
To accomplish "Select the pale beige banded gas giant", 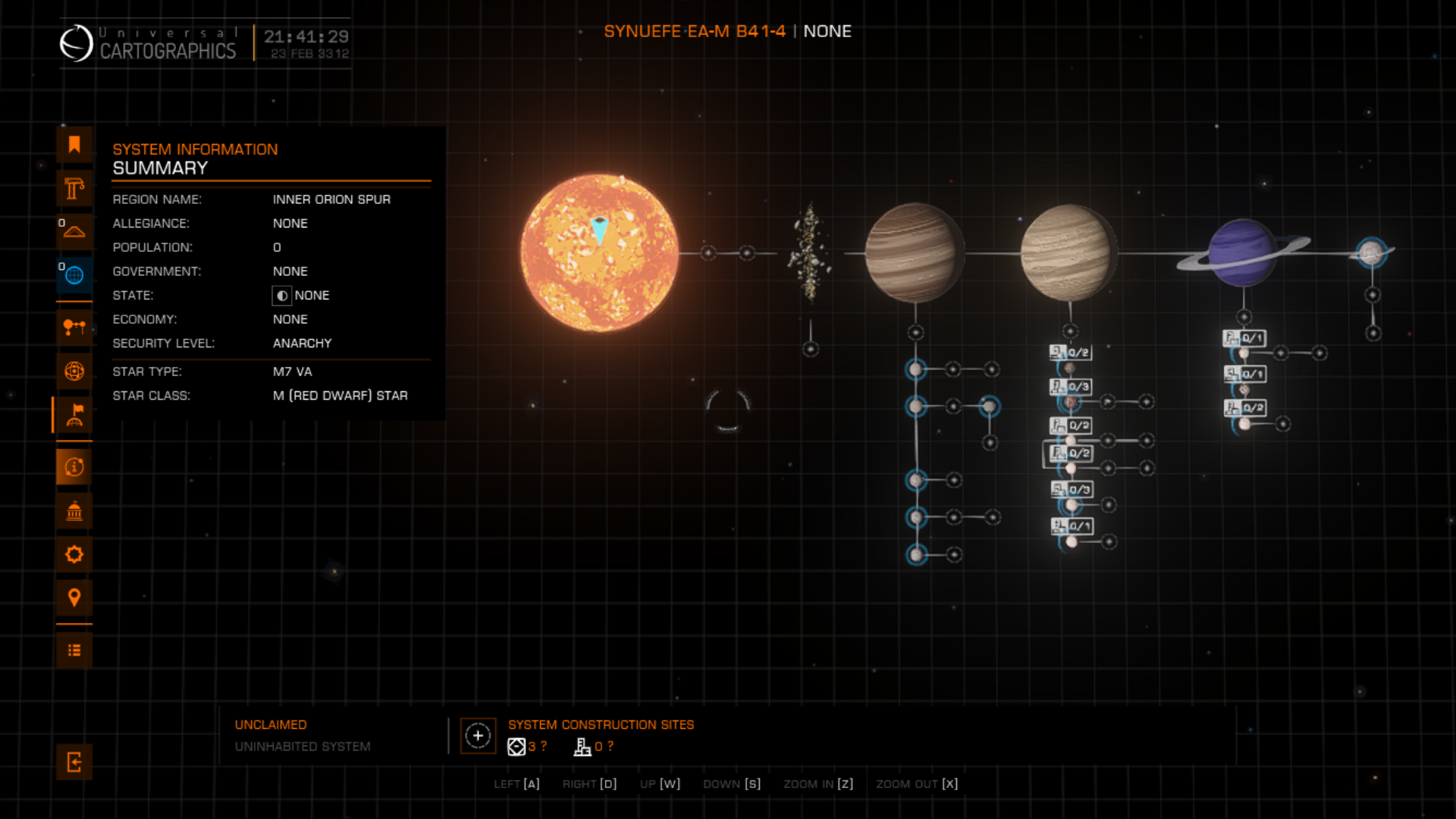I will point(1068,253).
